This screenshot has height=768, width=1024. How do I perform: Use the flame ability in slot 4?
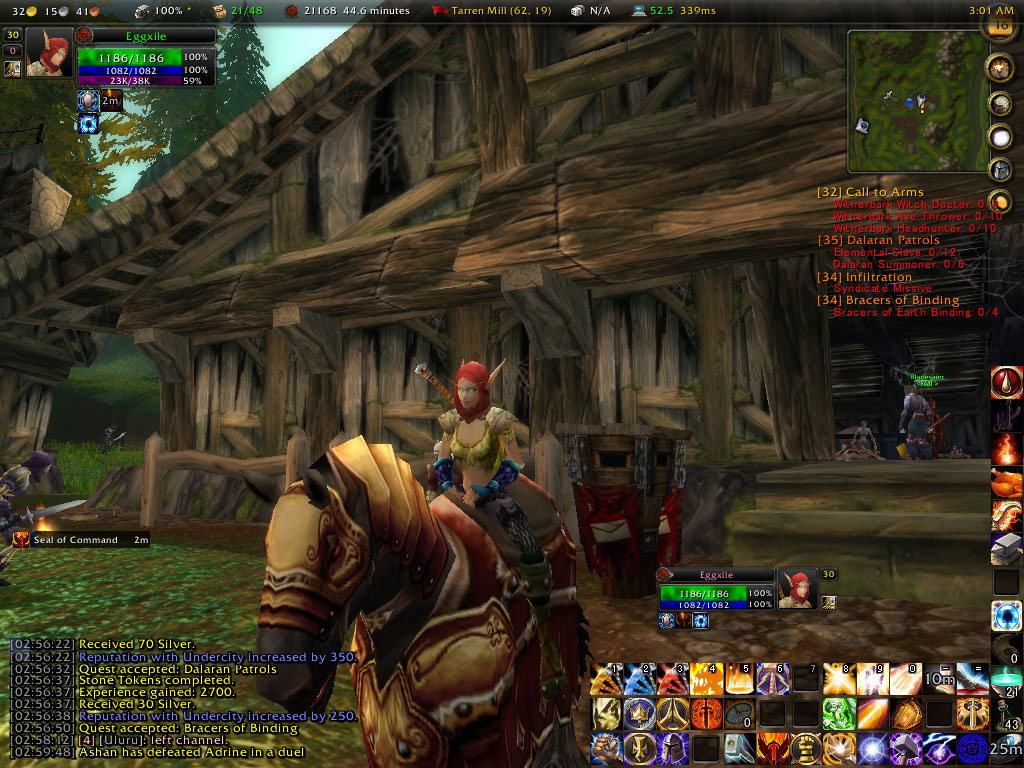pyautogui.click(x=707, y=680)
